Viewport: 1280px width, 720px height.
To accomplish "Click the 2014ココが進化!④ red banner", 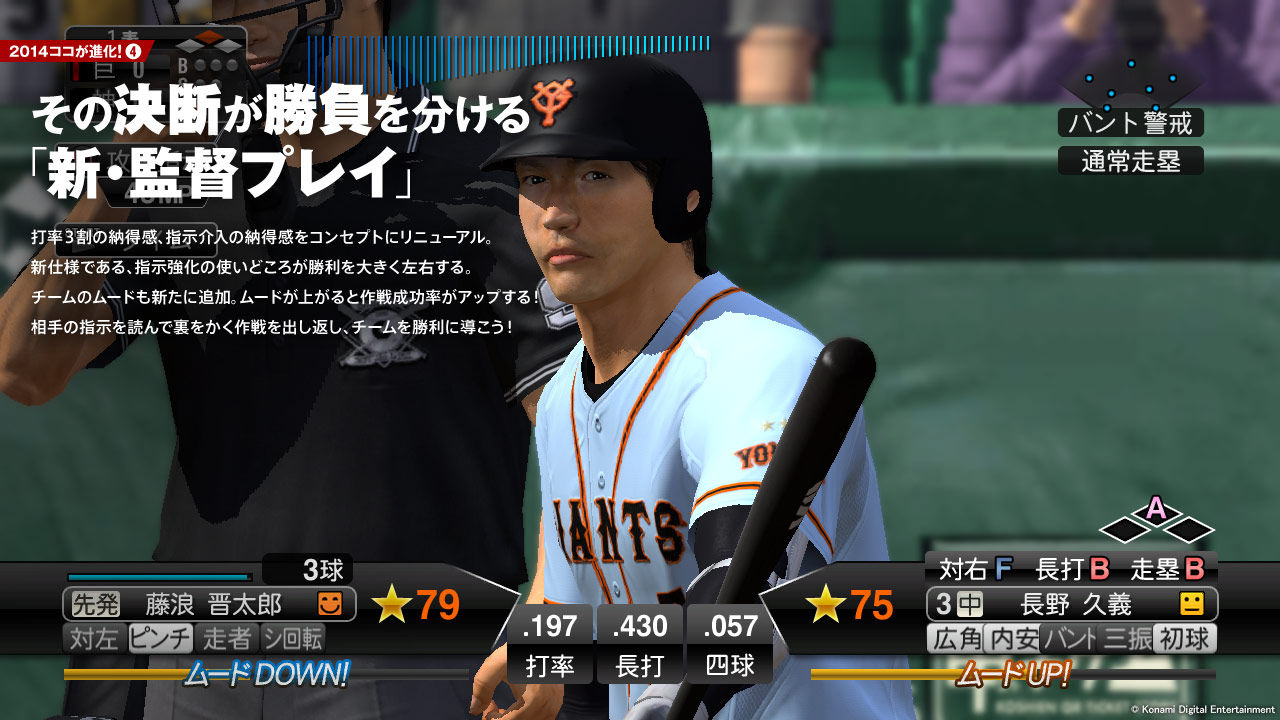I will (75, 51).
